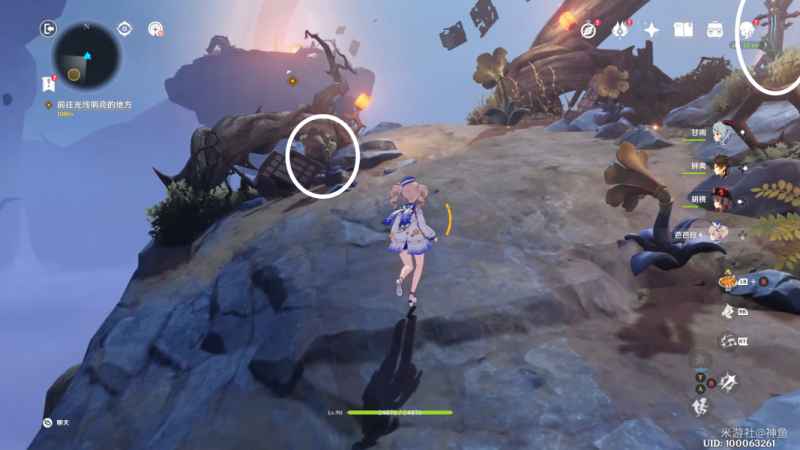Open the circular minimap
This screenshot has width=800, height=450.
[85, 53]
